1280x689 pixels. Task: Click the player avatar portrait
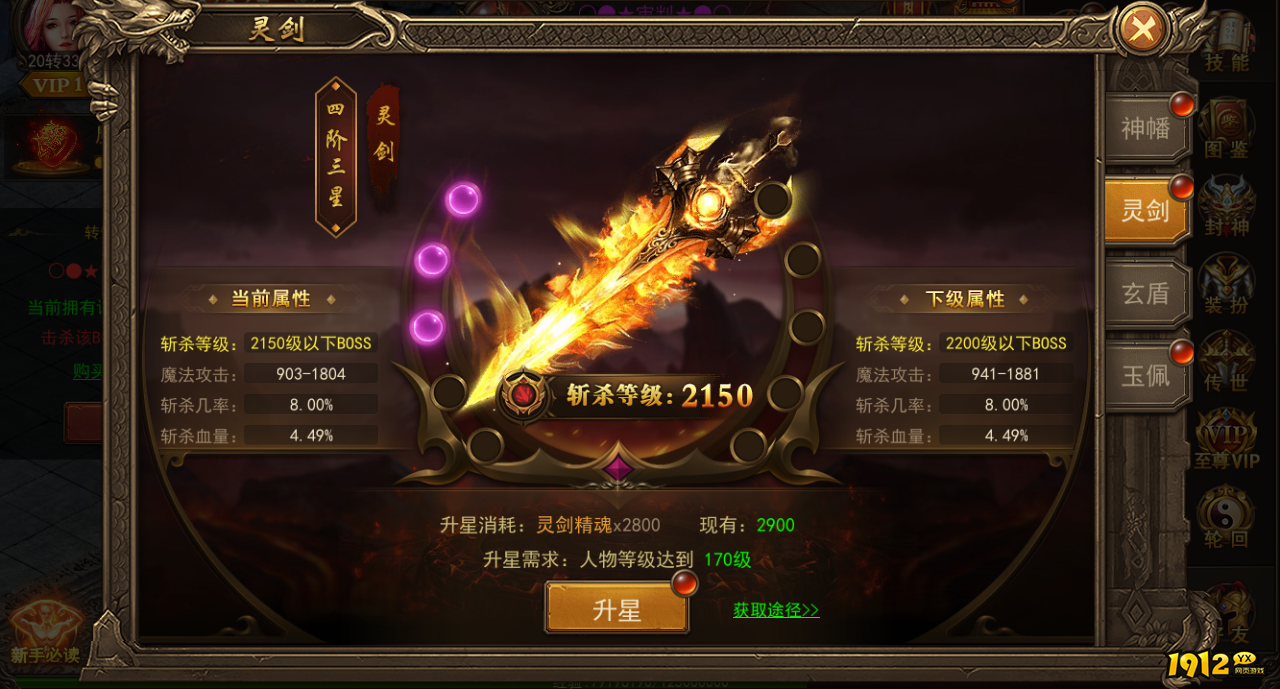(50, 25)
